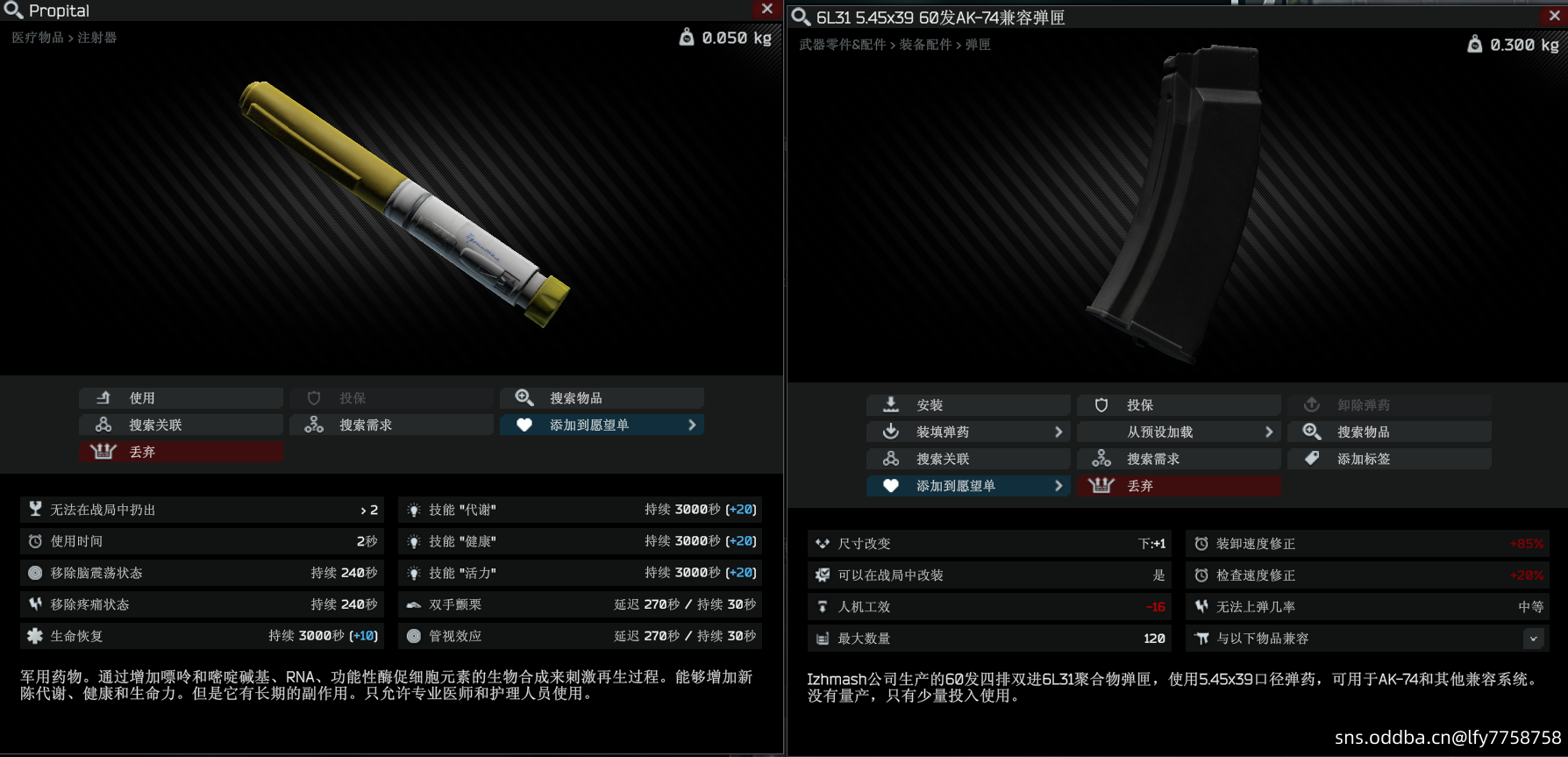Expand the 与以下物品兼容 compatibility dropdown
The width and height of the screenshot is (1568, 757).
pos(1533,639)
